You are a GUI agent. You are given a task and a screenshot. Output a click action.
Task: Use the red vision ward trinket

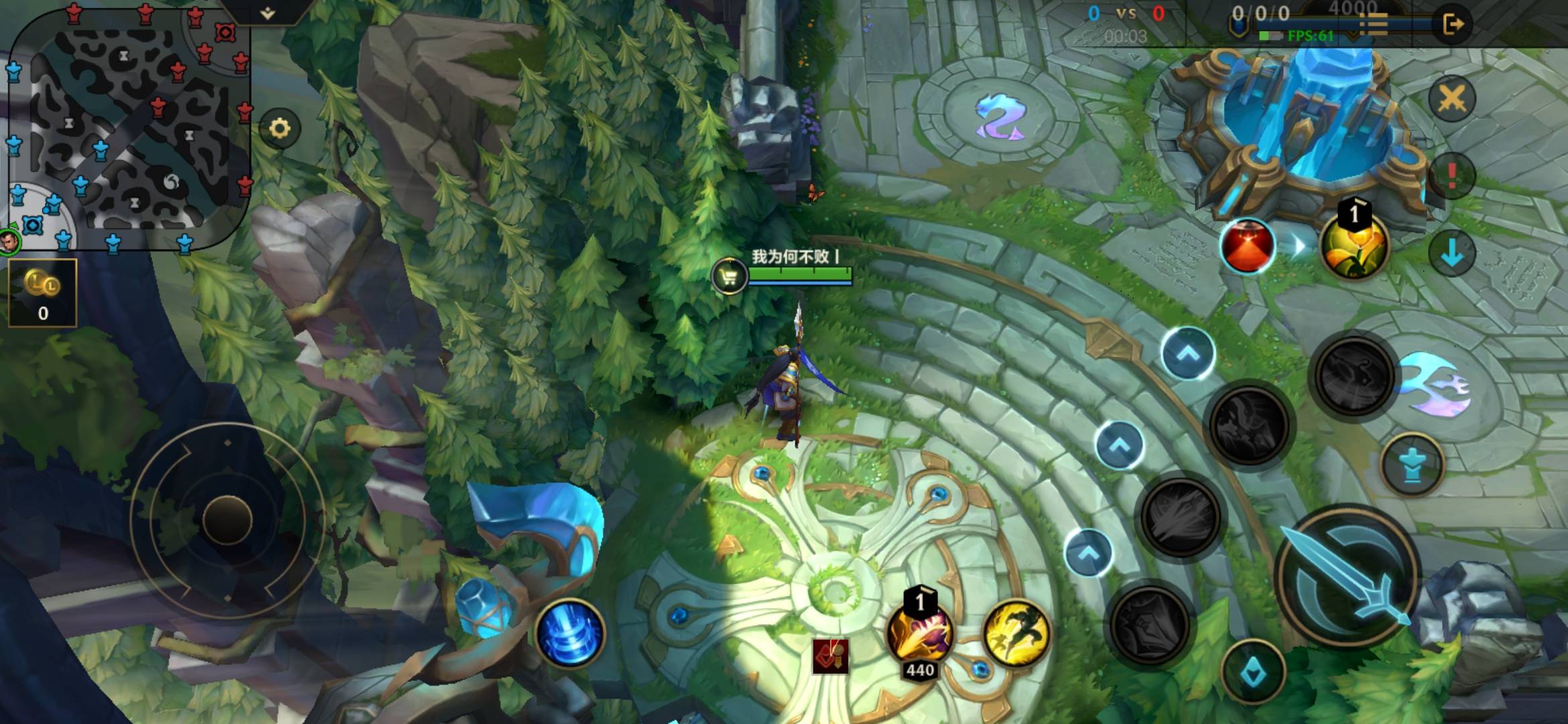(1247, 245)
